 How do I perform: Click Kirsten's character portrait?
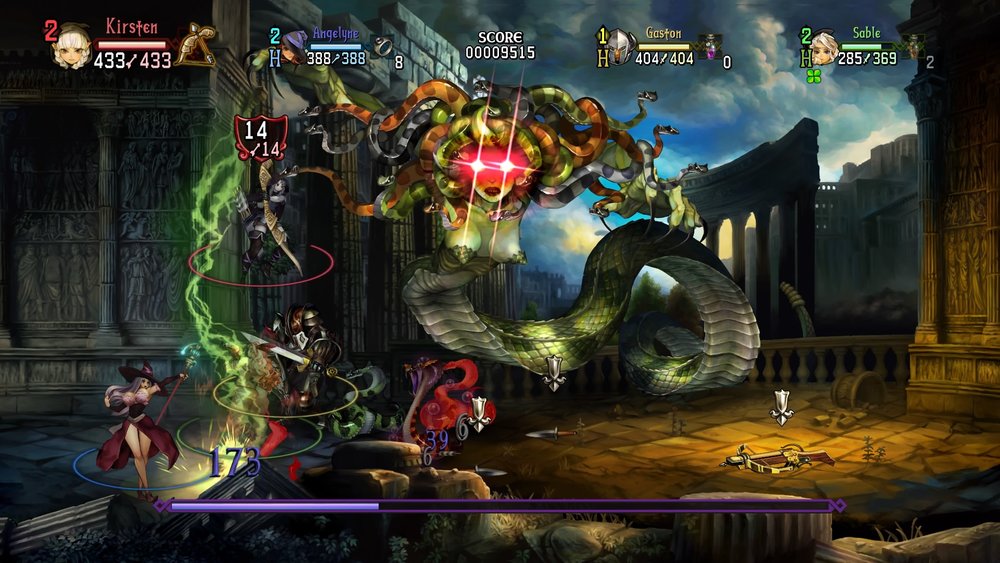point(71,45)
